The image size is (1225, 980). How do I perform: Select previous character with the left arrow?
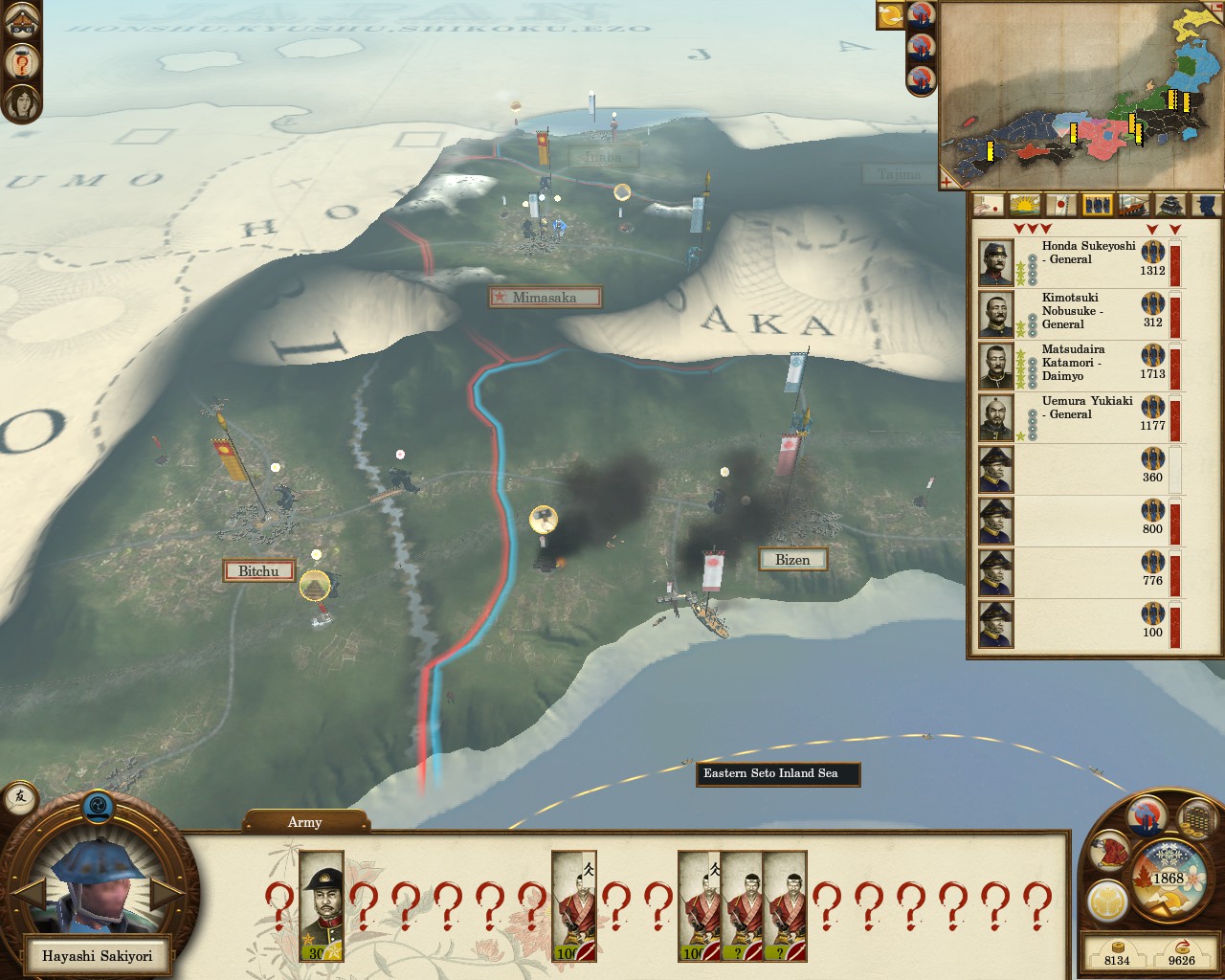tap(30, 896)
